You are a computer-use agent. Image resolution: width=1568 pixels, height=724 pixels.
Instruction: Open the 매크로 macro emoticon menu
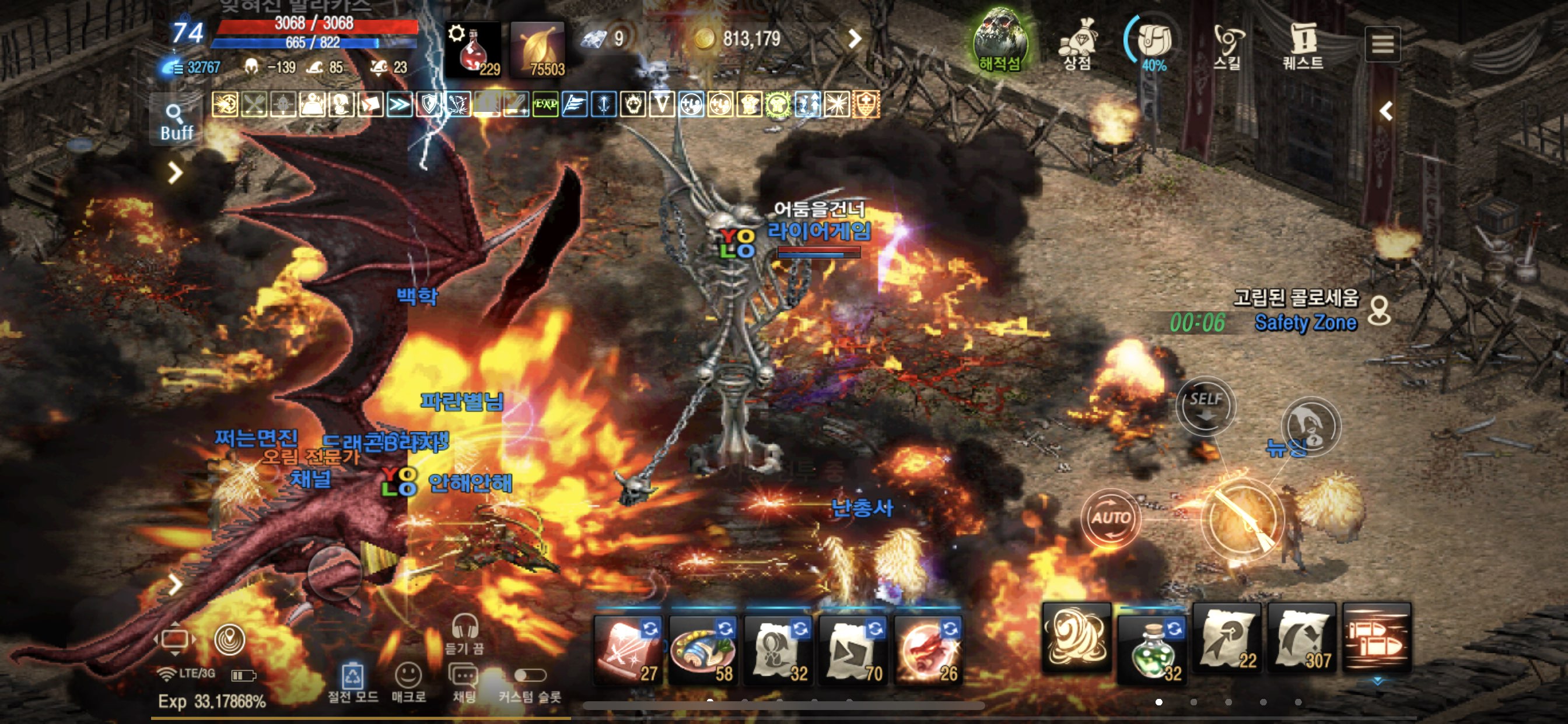tap(408, 681)
